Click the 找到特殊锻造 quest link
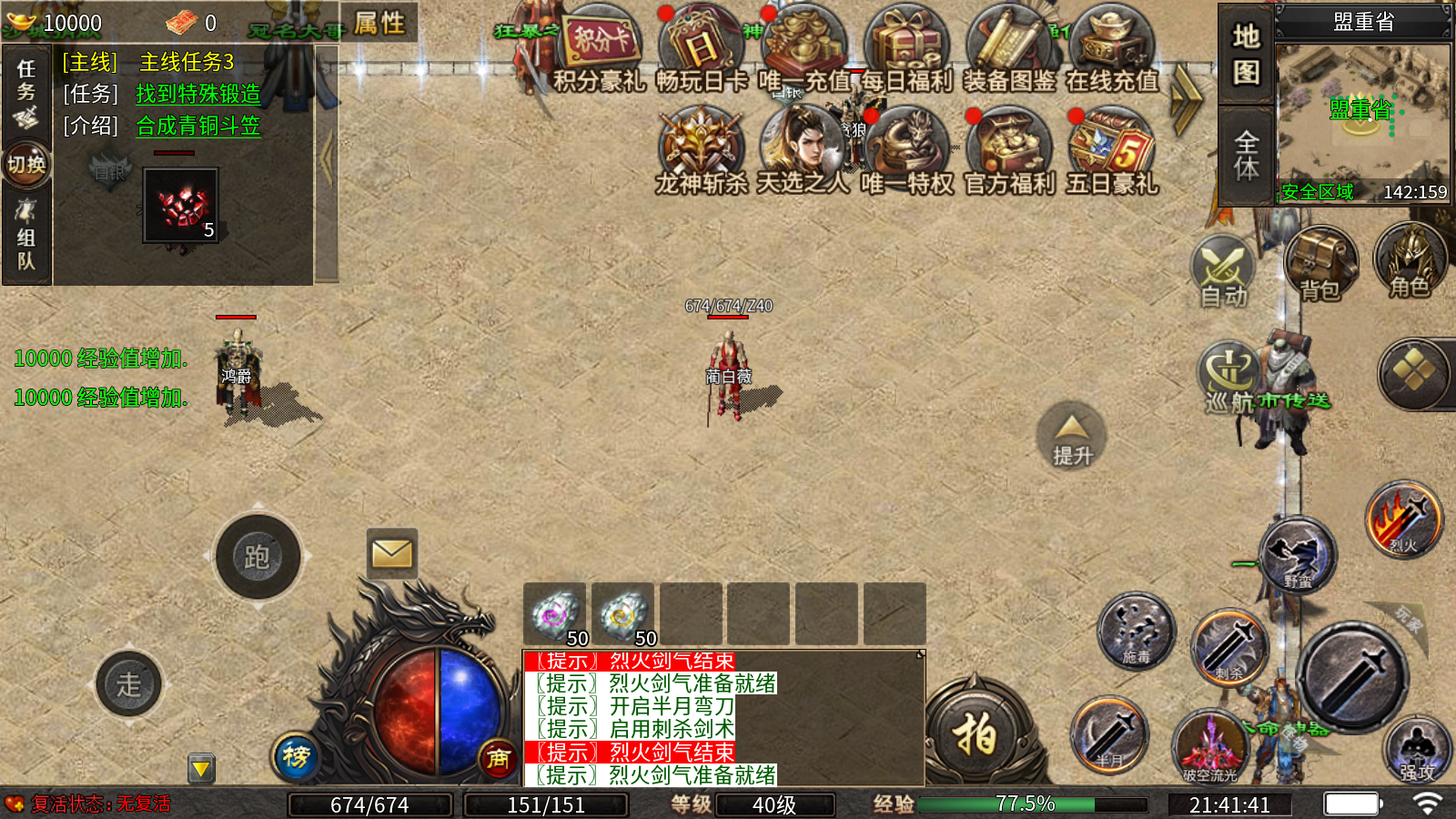The image size is (1456, 819). pos(198,94)
